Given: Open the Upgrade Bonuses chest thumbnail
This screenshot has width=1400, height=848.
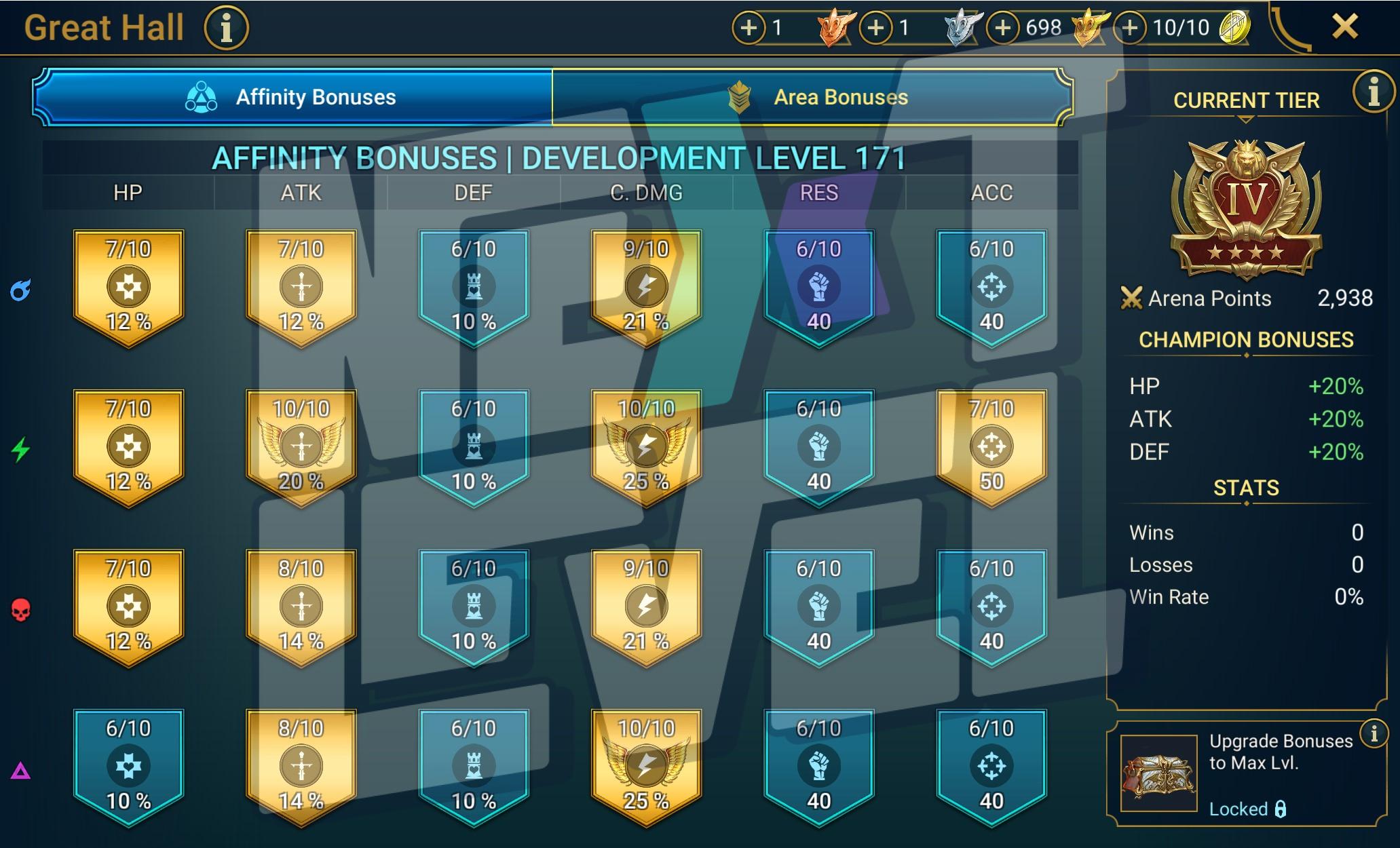Looking at the screenshot, I should [x=1158, y=773].
